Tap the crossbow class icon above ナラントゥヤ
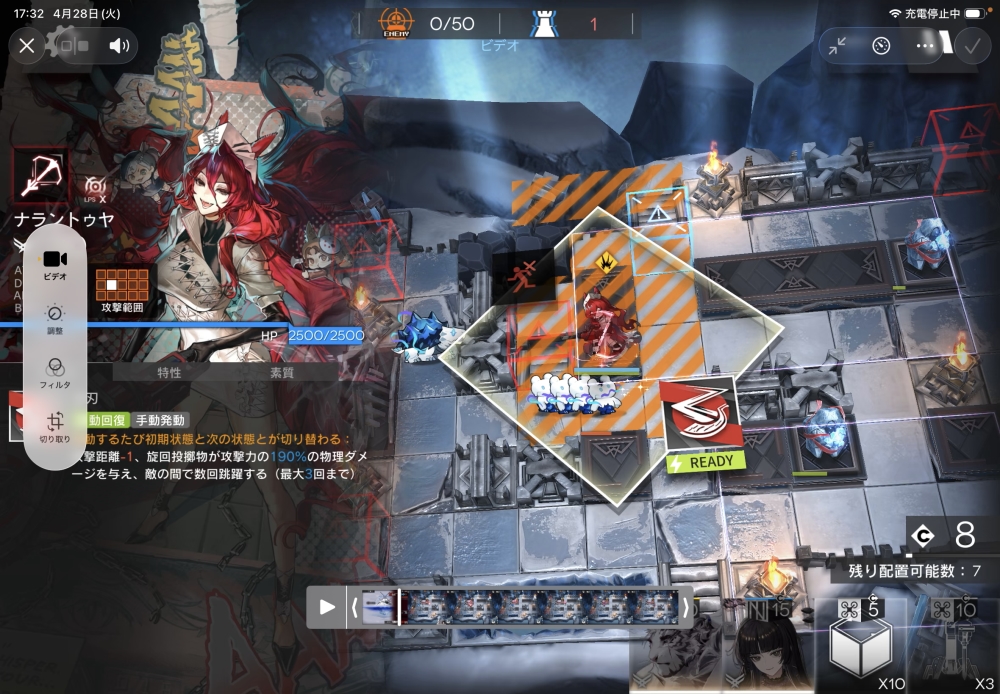Viewport: 1000px width, 694px height. (x=40, y=175)
